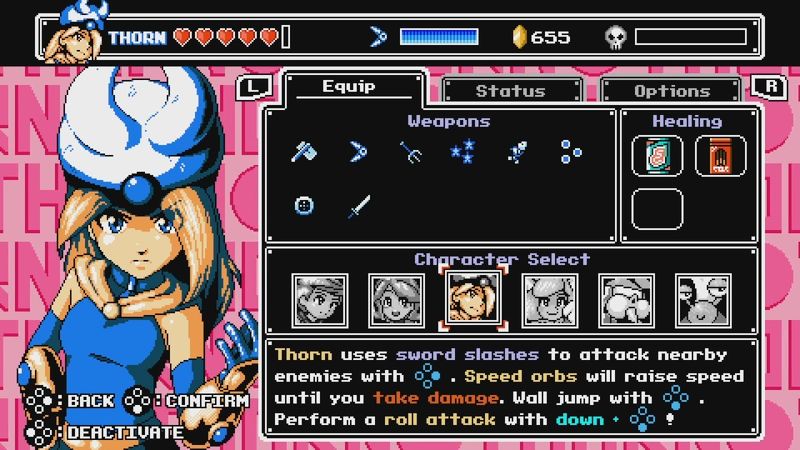Choose the sword weapon
This screenshot has width=800, height=450.
coord(358,206)
